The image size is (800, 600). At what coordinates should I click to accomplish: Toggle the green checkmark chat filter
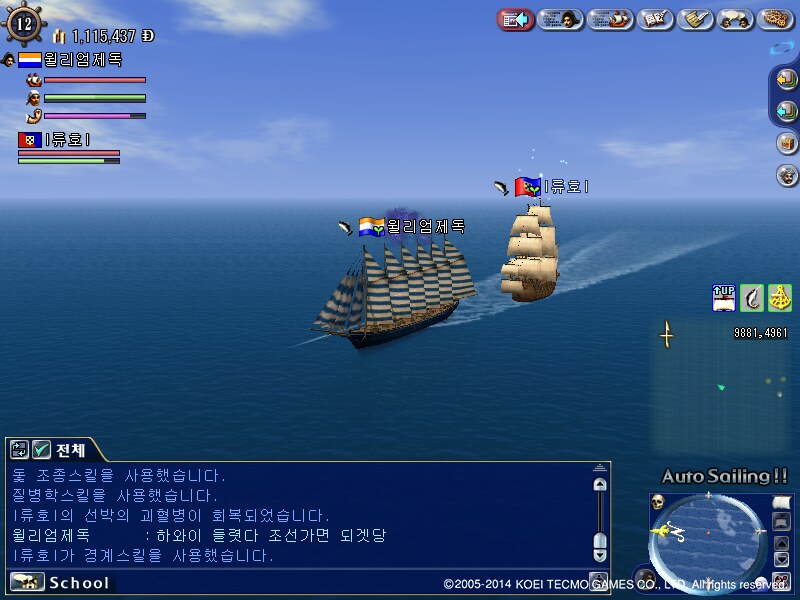click(42, 450)
